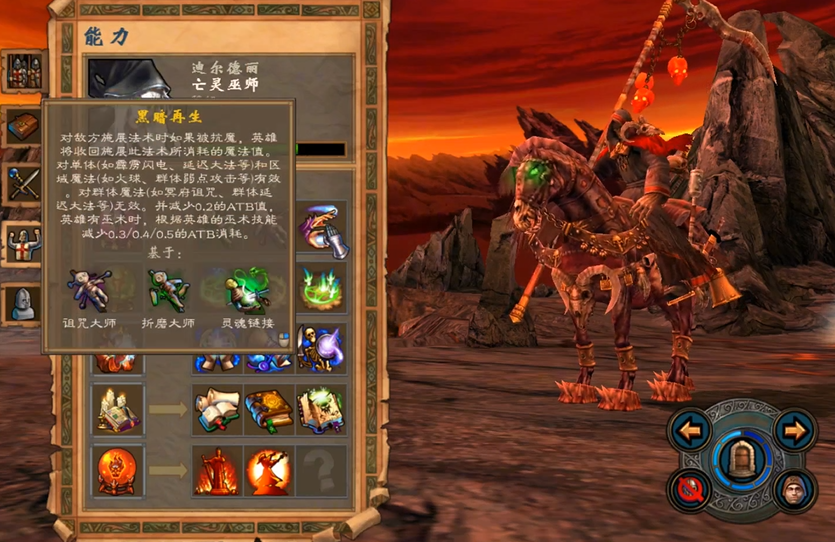Select the red-cross knight tab
Image resolution: width=835 pixels, height=542 pixels.
coord(23,242)
